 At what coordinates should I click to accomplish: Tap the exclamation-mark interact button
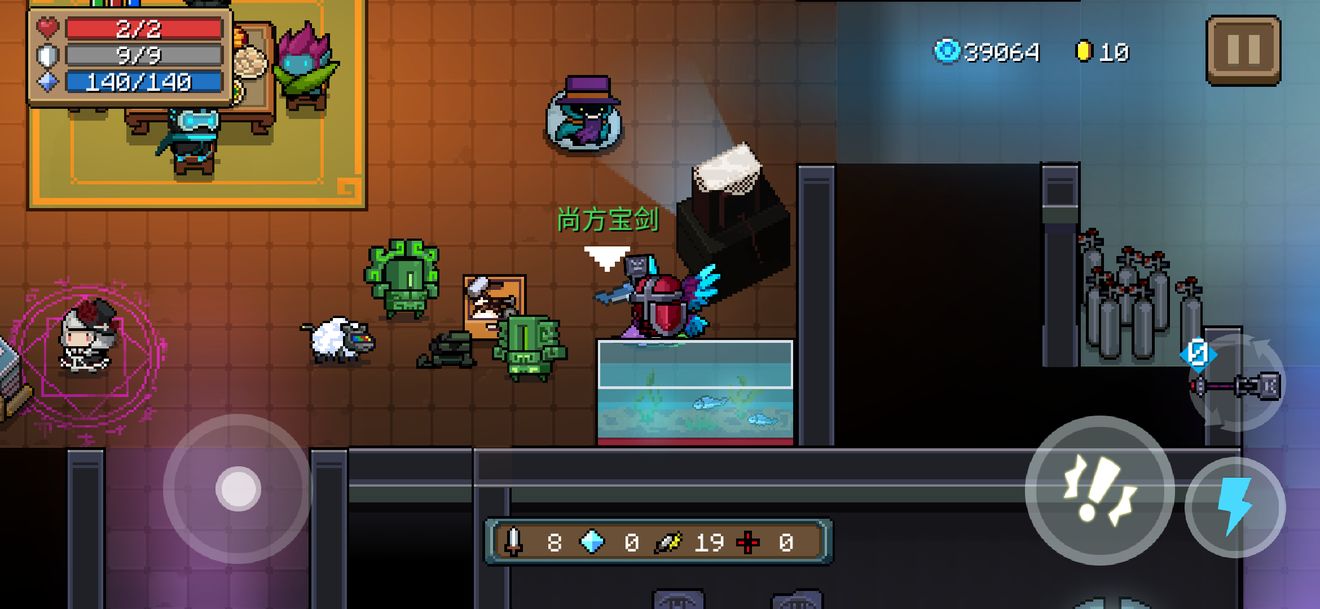pos(1099,490)
